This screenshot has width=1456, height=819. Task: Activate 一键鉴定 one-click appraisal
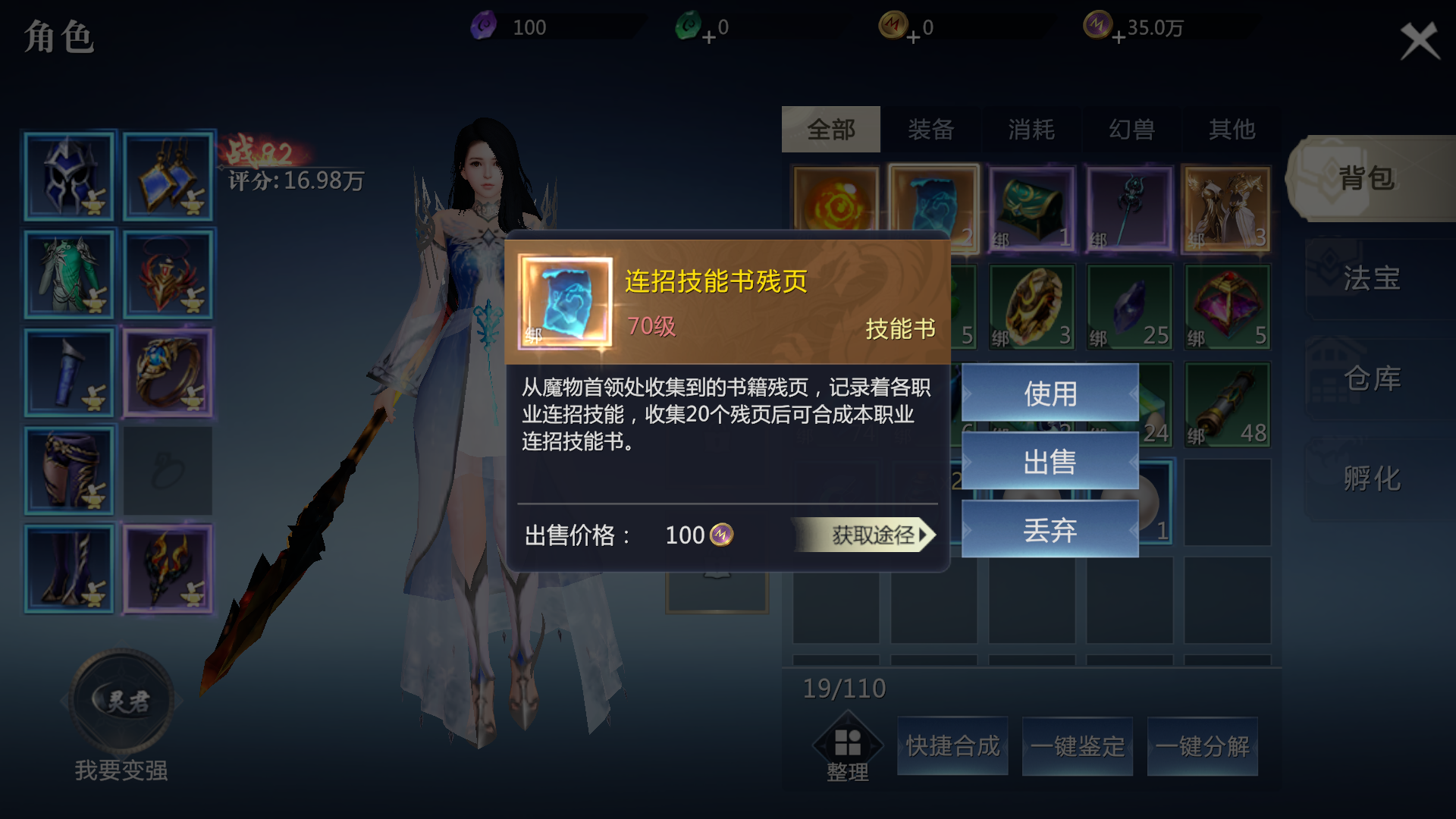point(1077,746)
